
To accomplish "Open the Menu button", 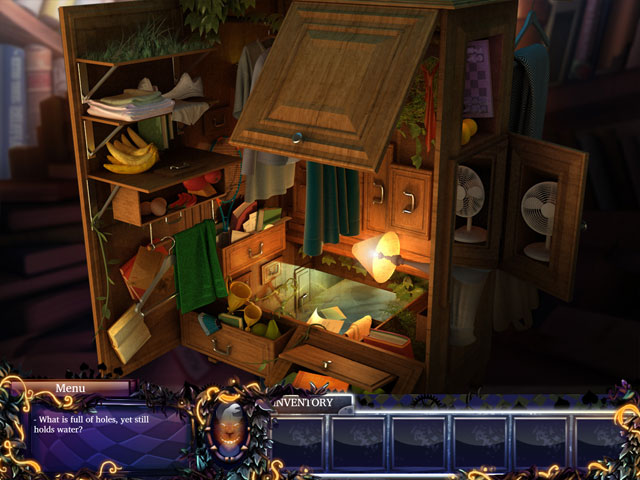I will [70, 388].
